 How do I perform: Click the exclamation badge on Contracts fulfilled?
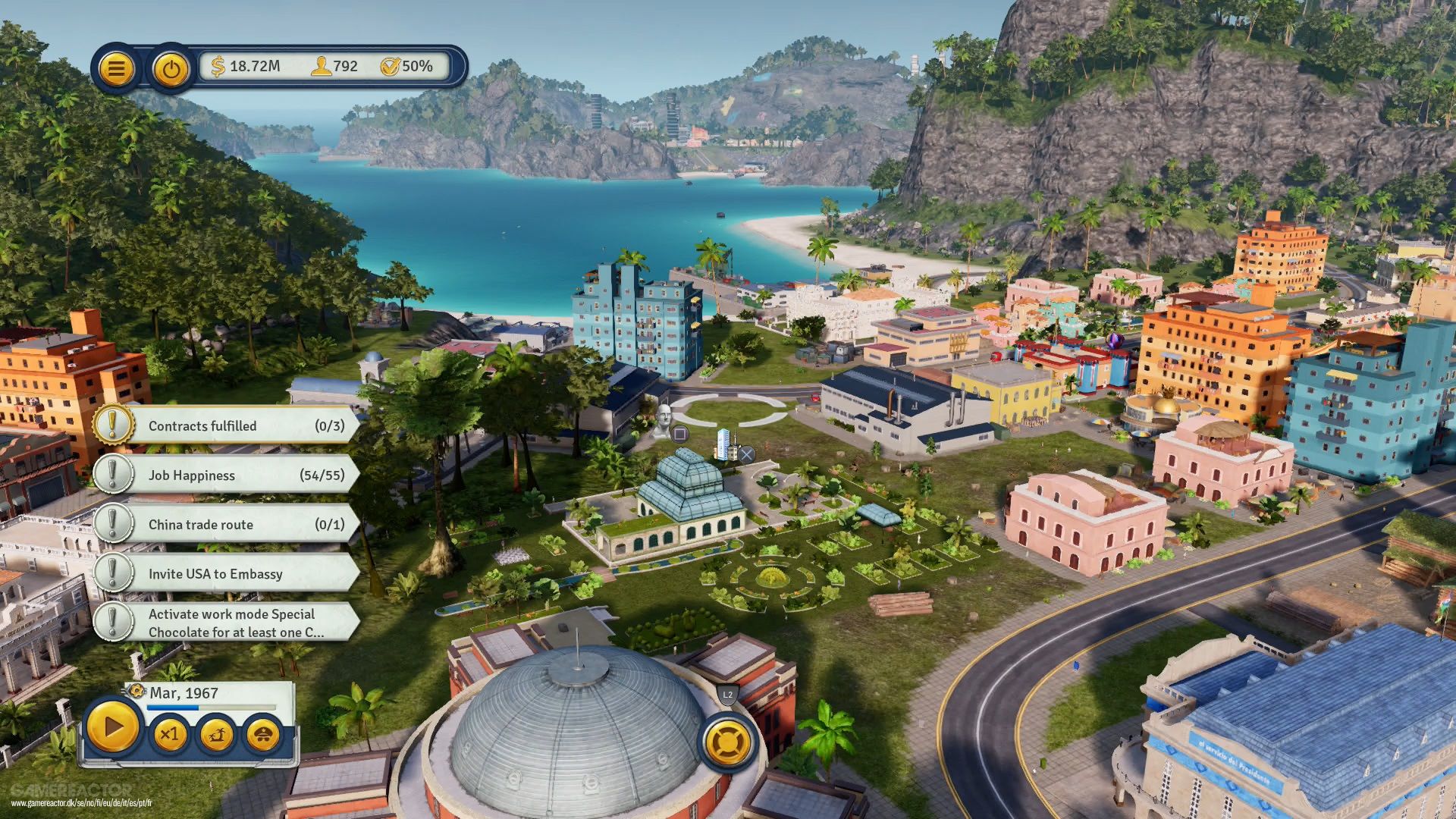(112, 425)
